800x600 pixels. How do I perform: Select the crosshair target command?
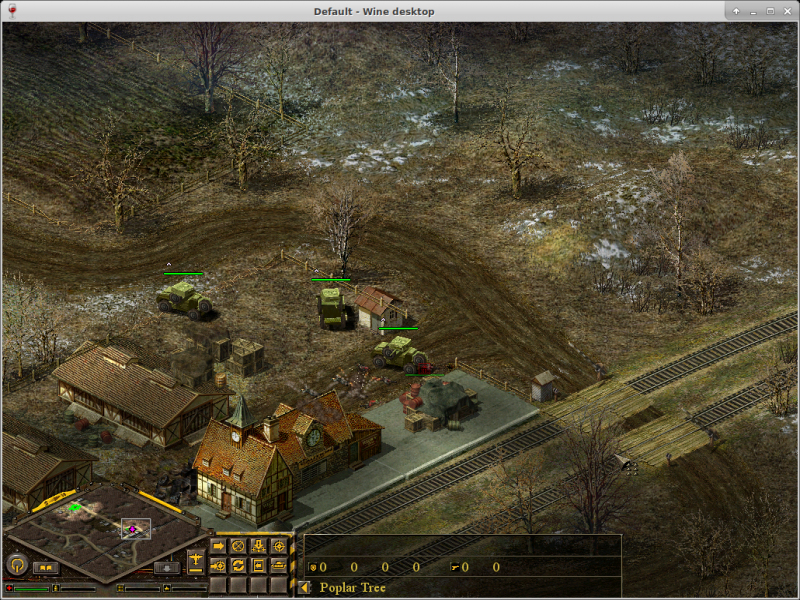tap(278, 546)
